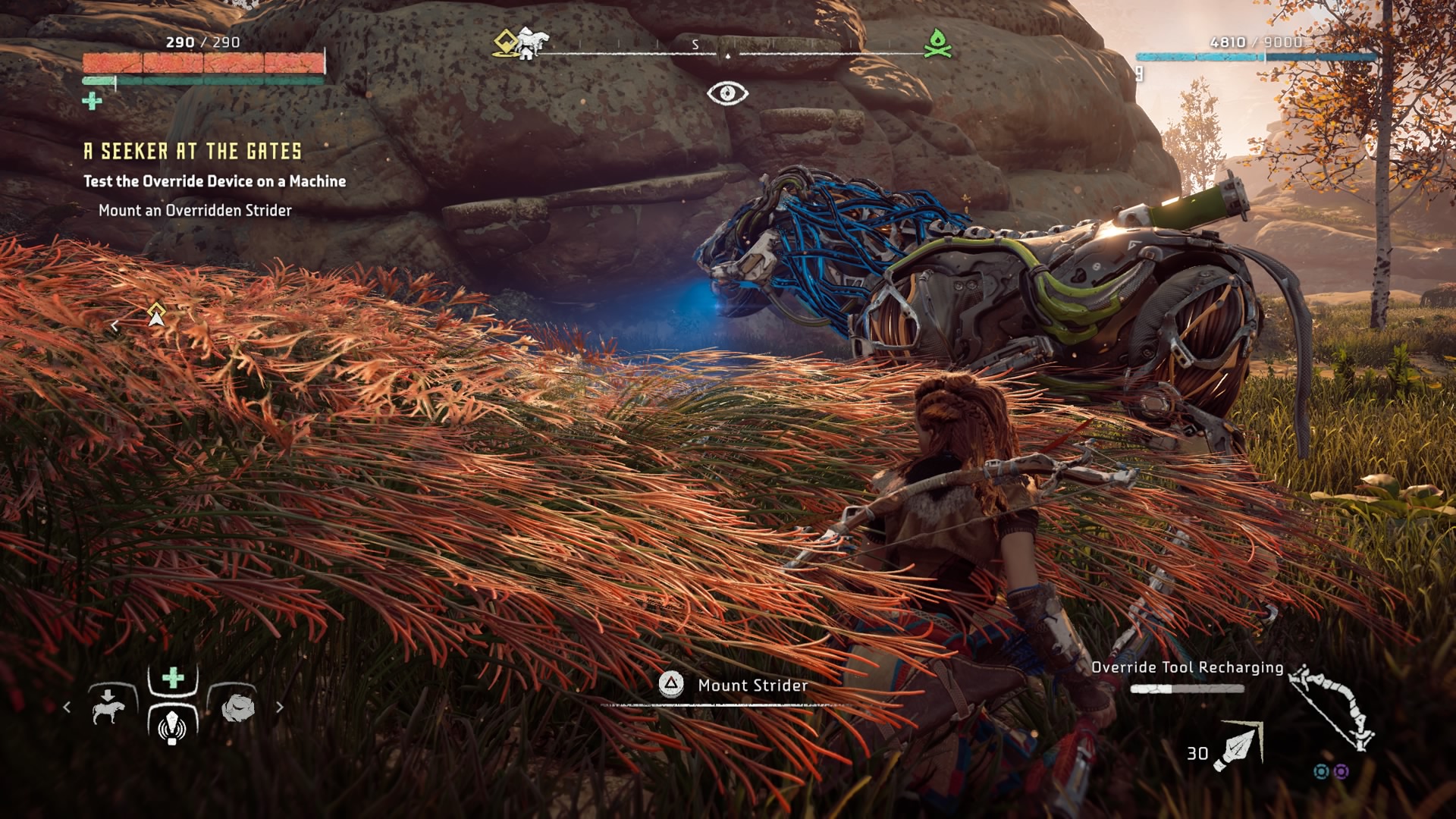
Task: Click the yellow objective waypoint marker
Action: pos(156,314)
